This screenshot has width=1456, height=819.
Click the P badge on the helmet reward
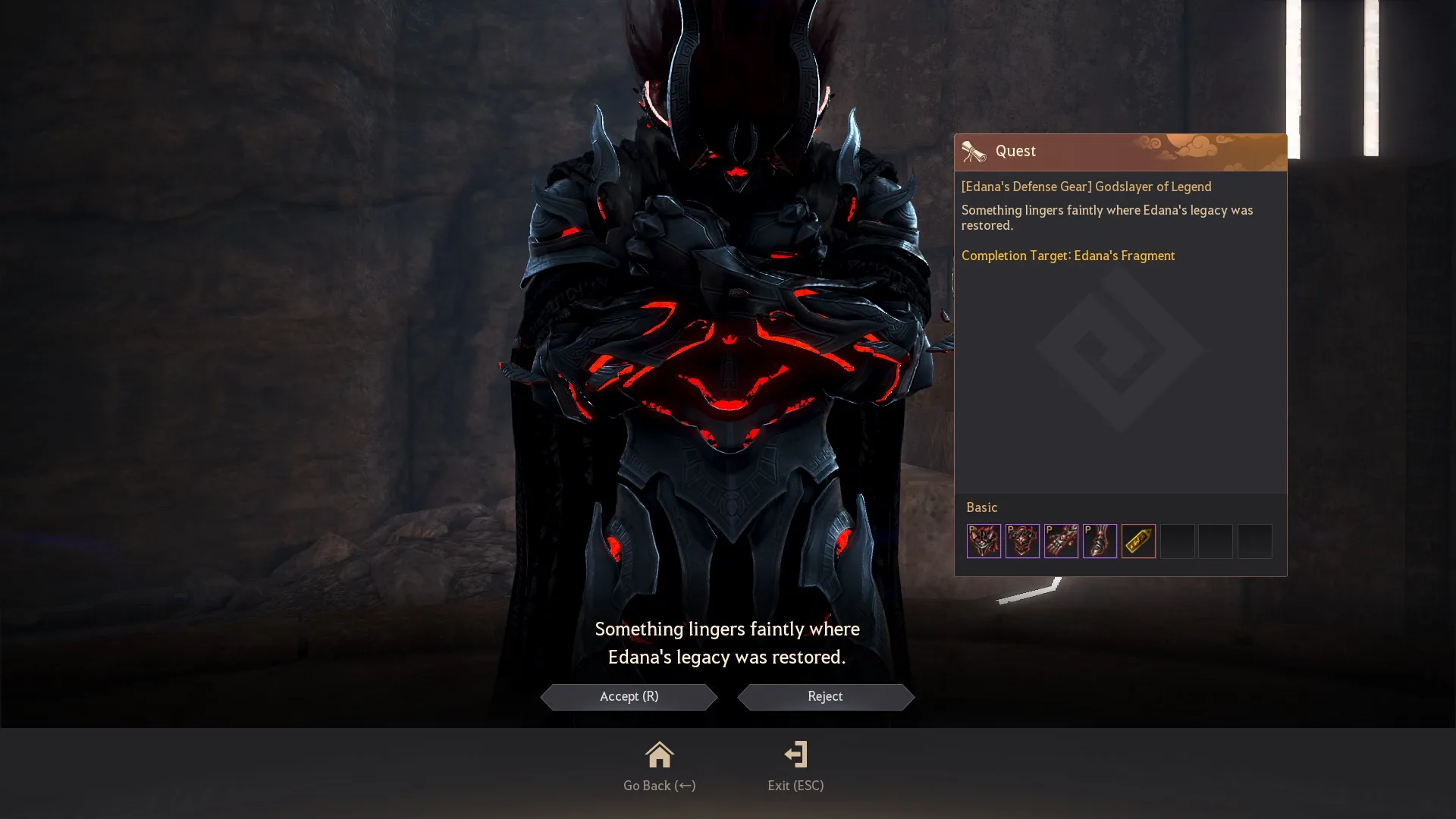pos(973,531)
